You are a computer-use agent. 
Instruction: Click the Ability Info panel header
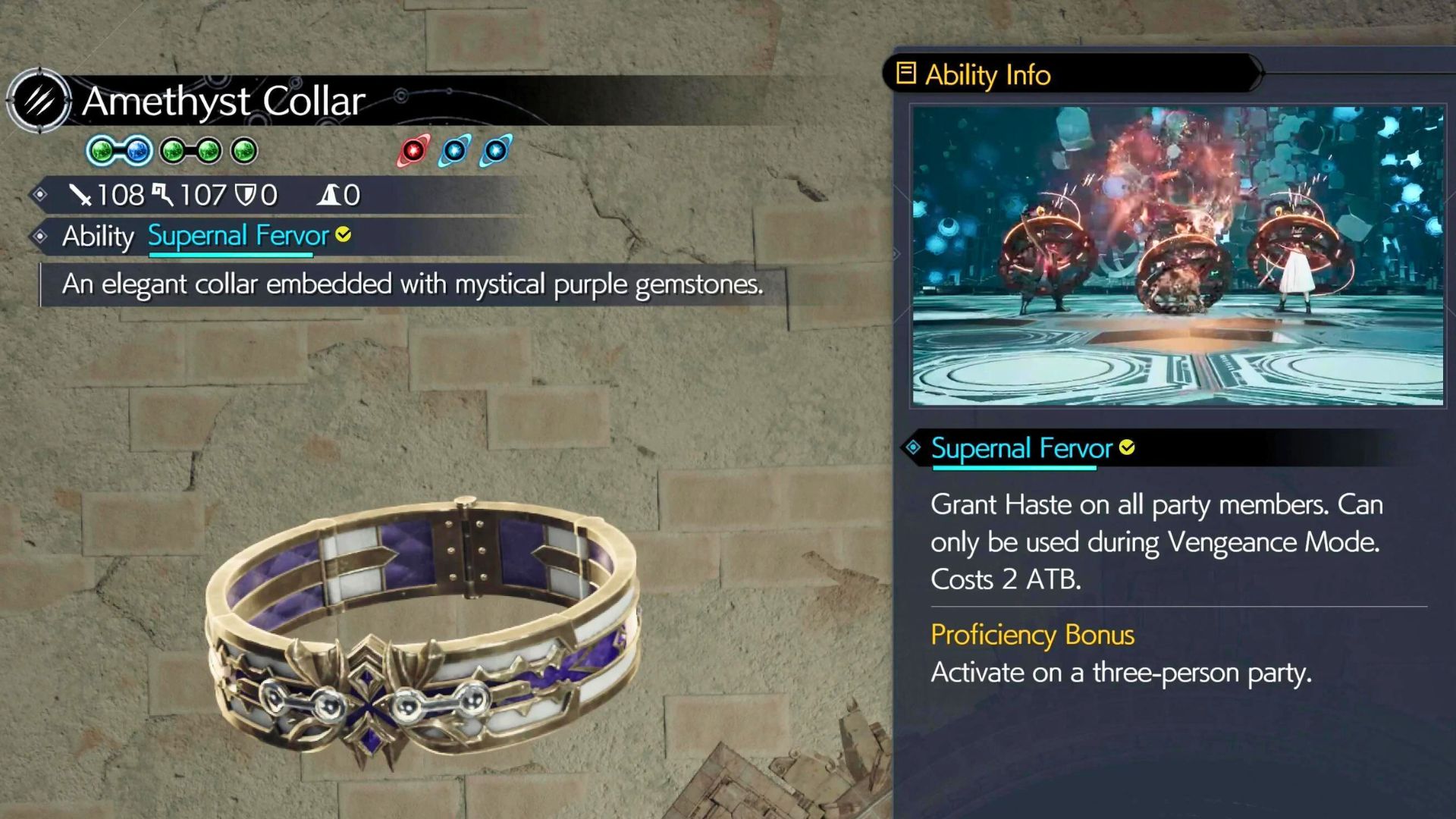[x=987, y=74]
